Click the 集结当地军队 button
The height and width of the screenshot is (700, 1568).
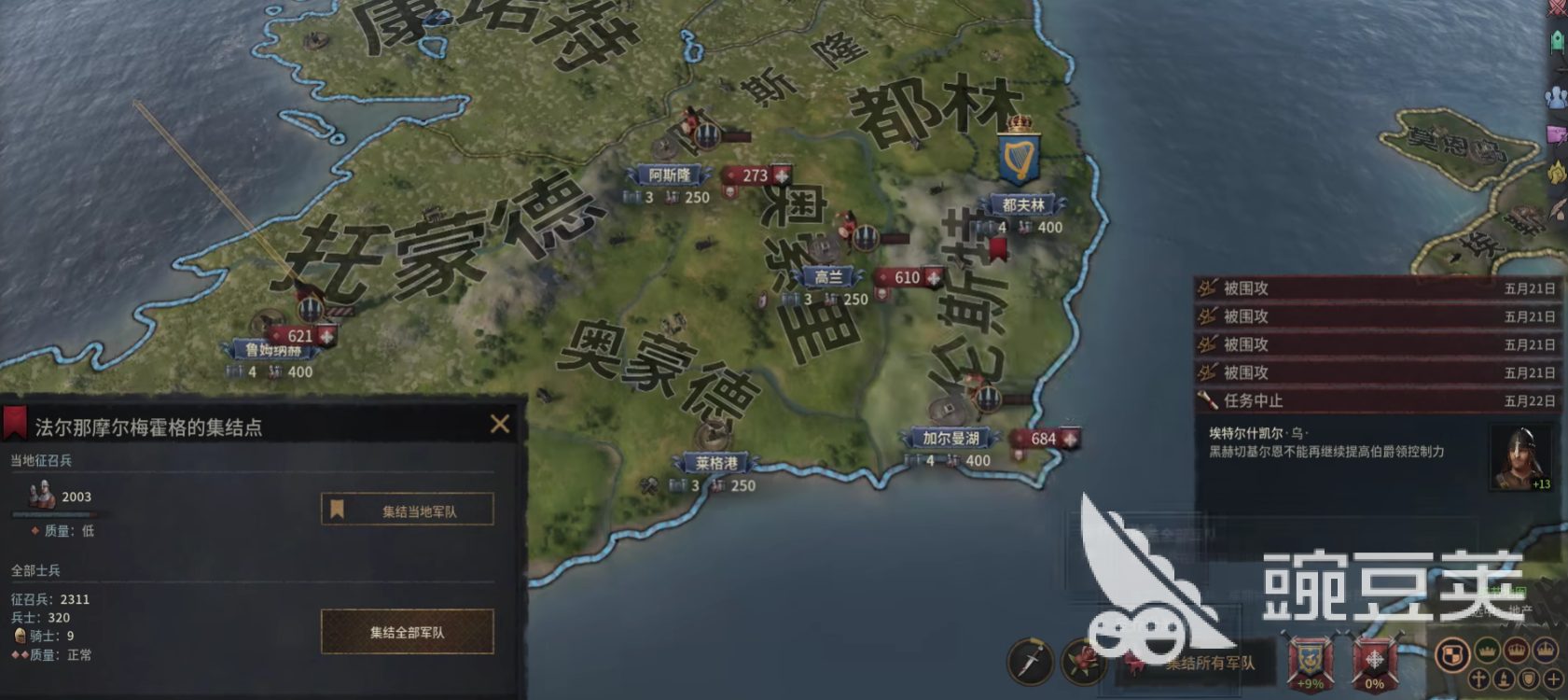tap(409, 509)
